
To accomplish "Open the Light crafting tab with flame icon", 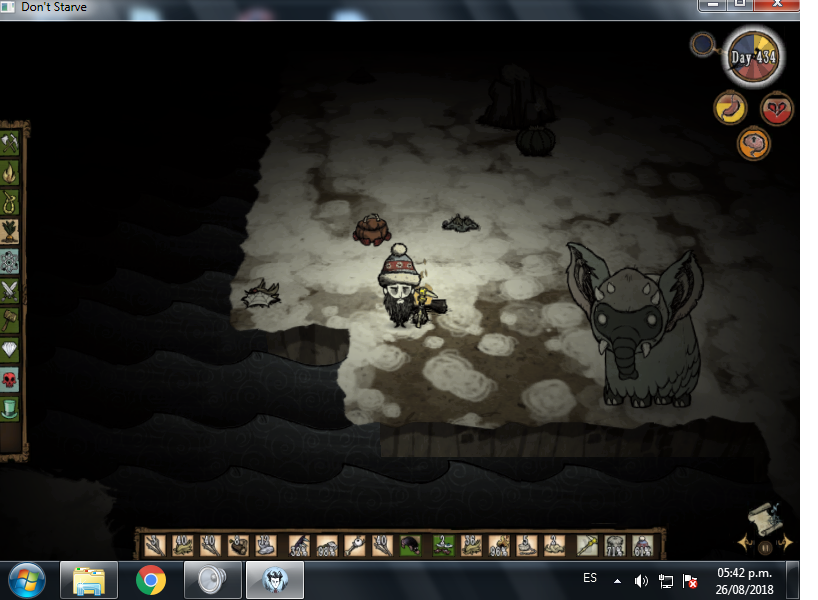I will point(11,172).
